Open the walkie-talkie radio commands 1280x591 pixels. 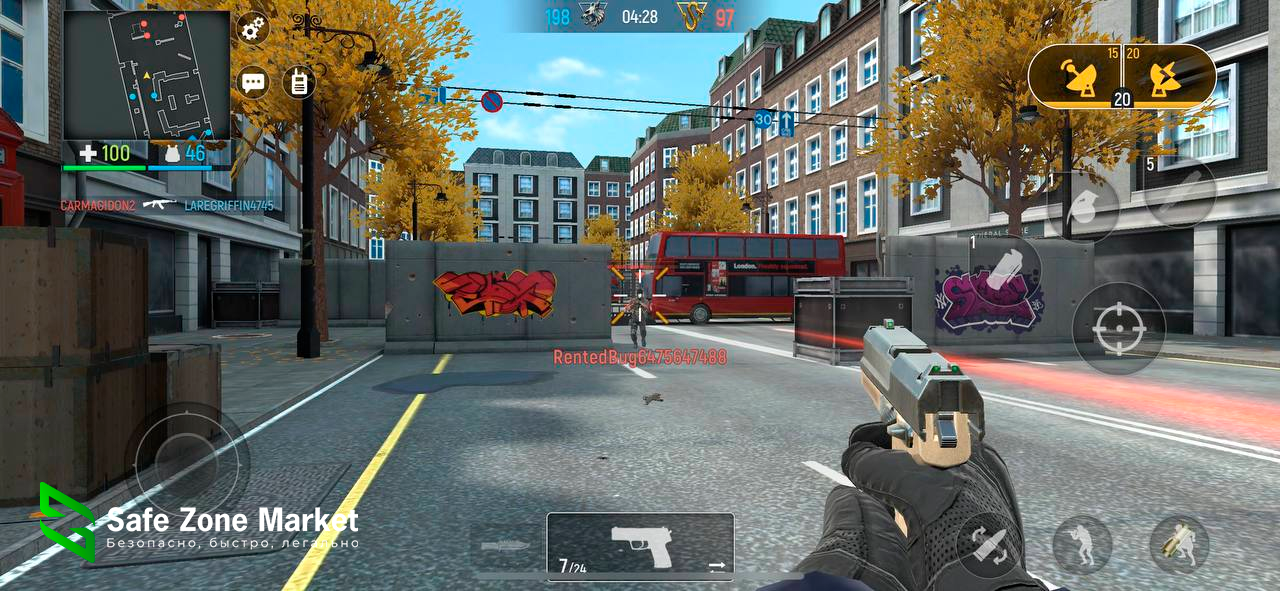[298, 82]
